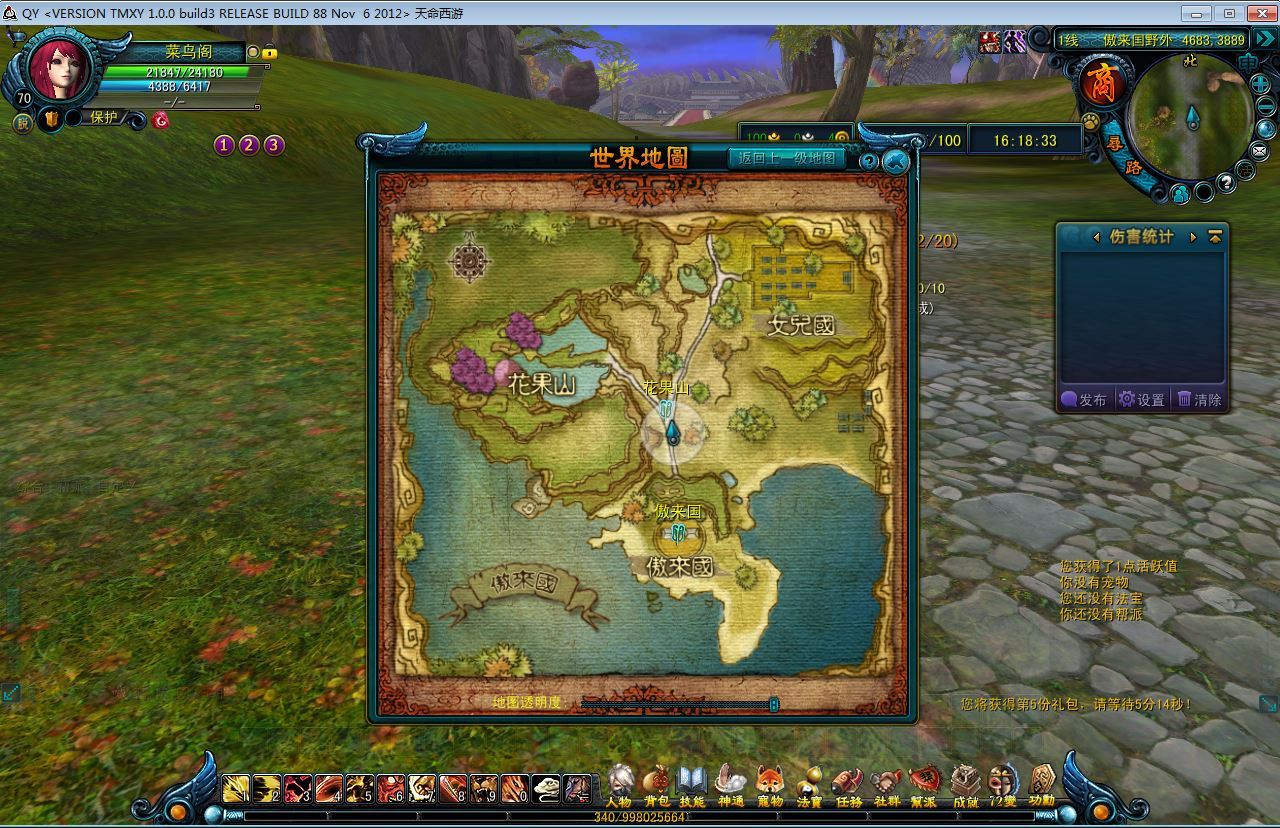Open the mail envelope icon by minimap
Image resolution: width=1280 pixels, height=828 pixels.
pos(1259,151)
